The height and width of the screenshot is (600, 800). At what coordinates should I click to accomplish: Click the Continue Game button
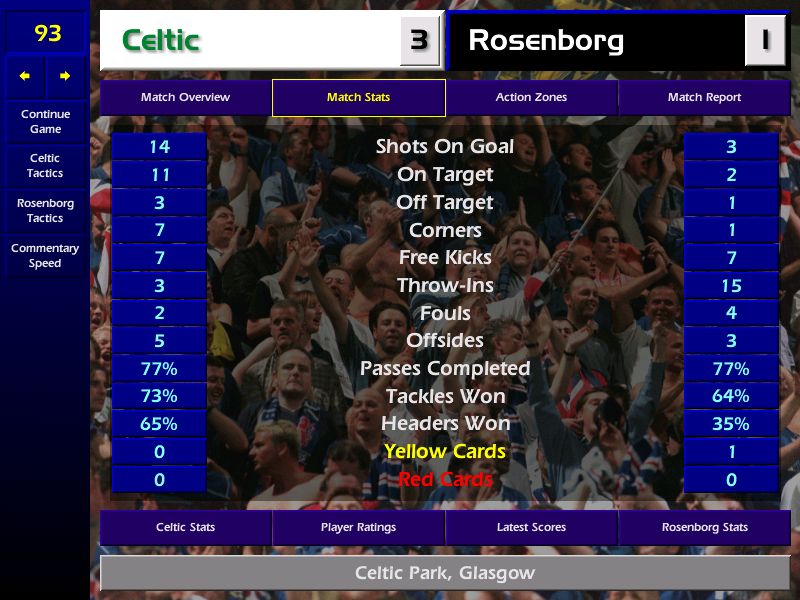pyautogui.click(x=45, y=122)
